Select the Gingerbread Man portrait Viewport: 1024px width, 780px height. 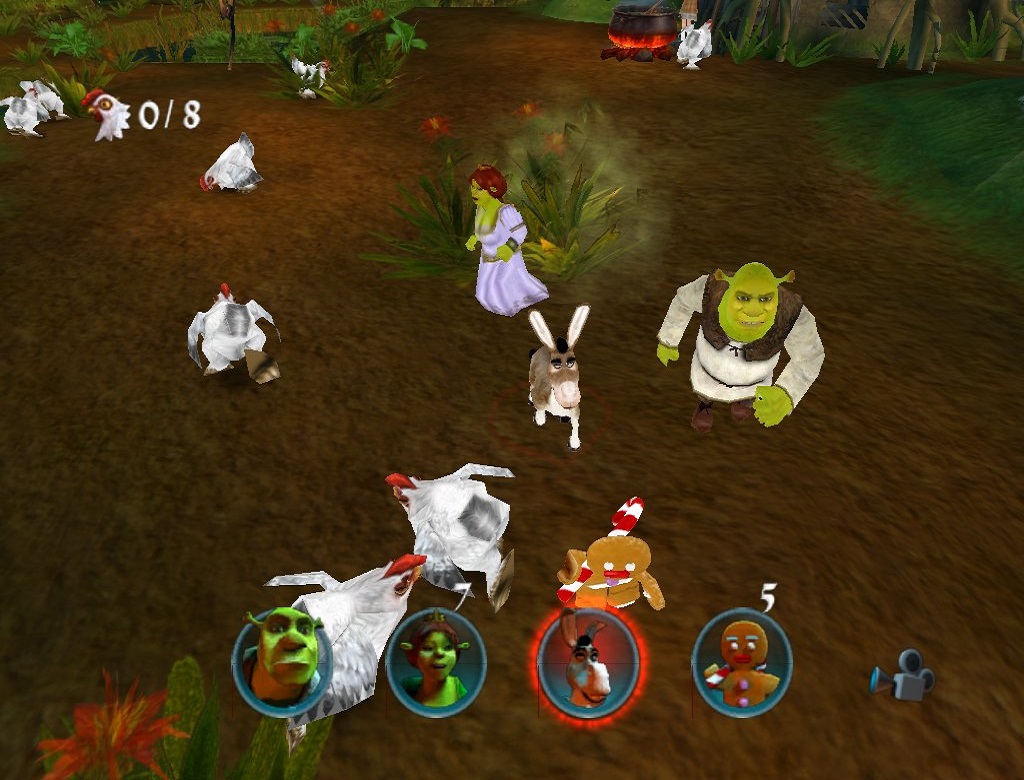click(741, 662)
